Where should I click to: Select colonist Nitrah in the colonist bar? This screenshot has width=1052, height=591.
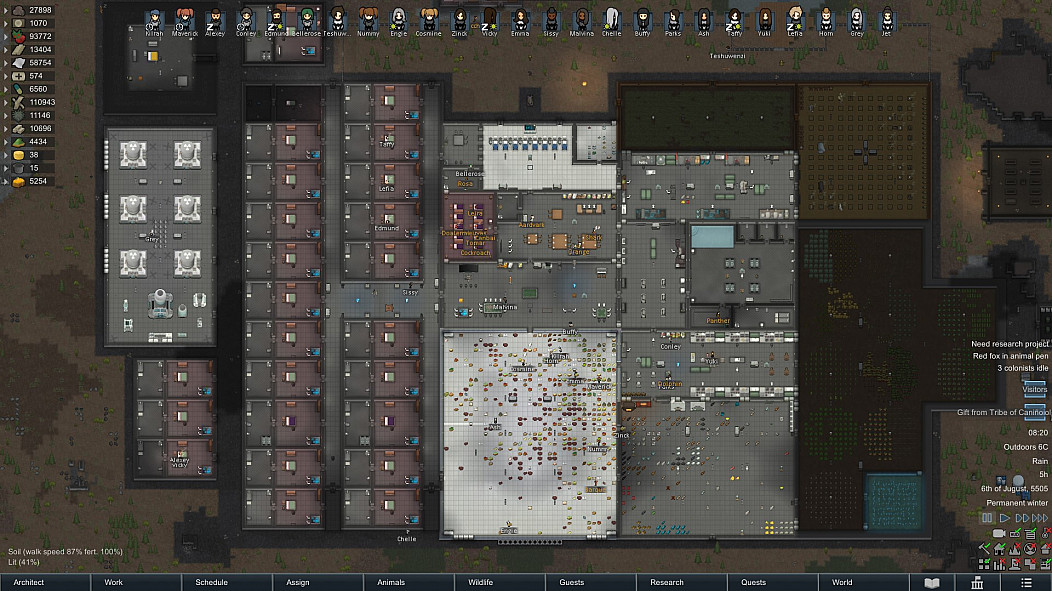(153, 21)
